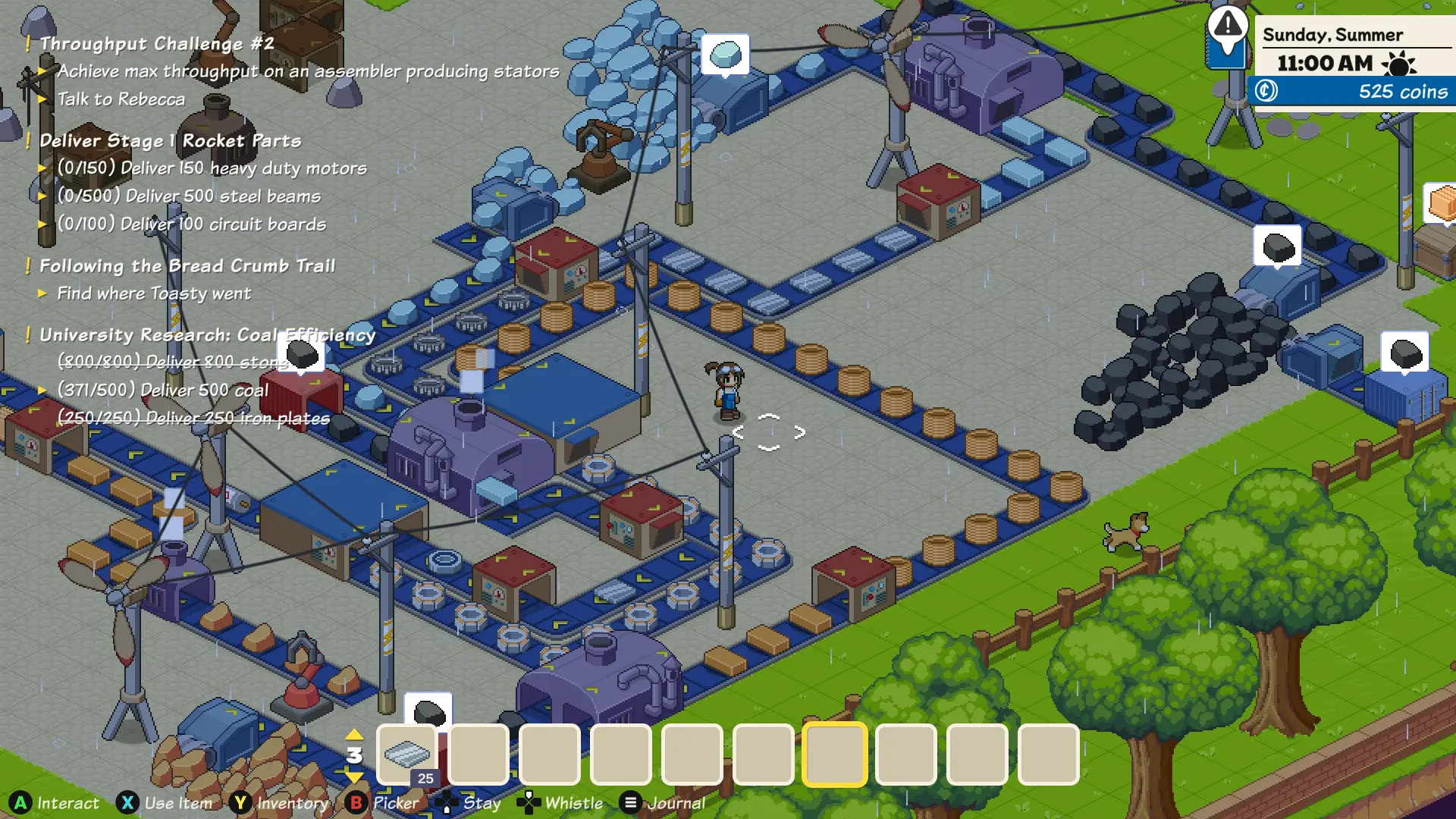Select Following the Bread Crumb Trail quest
The image size is (1456, 819).
pos(187,266)
